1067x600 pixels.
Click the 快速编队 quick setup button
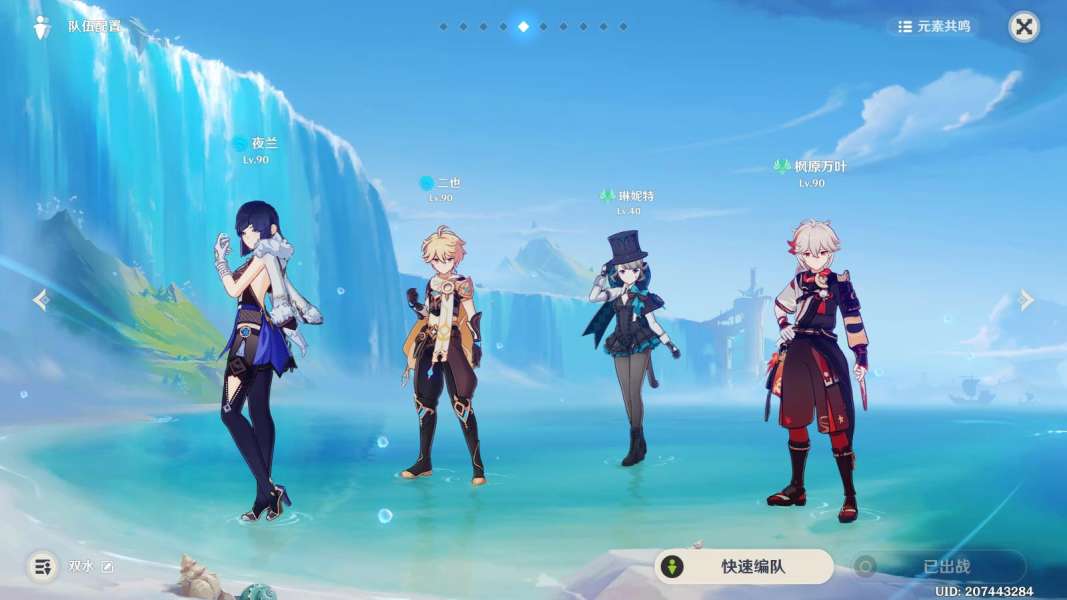pyautogui.click(x=744, y=567)
